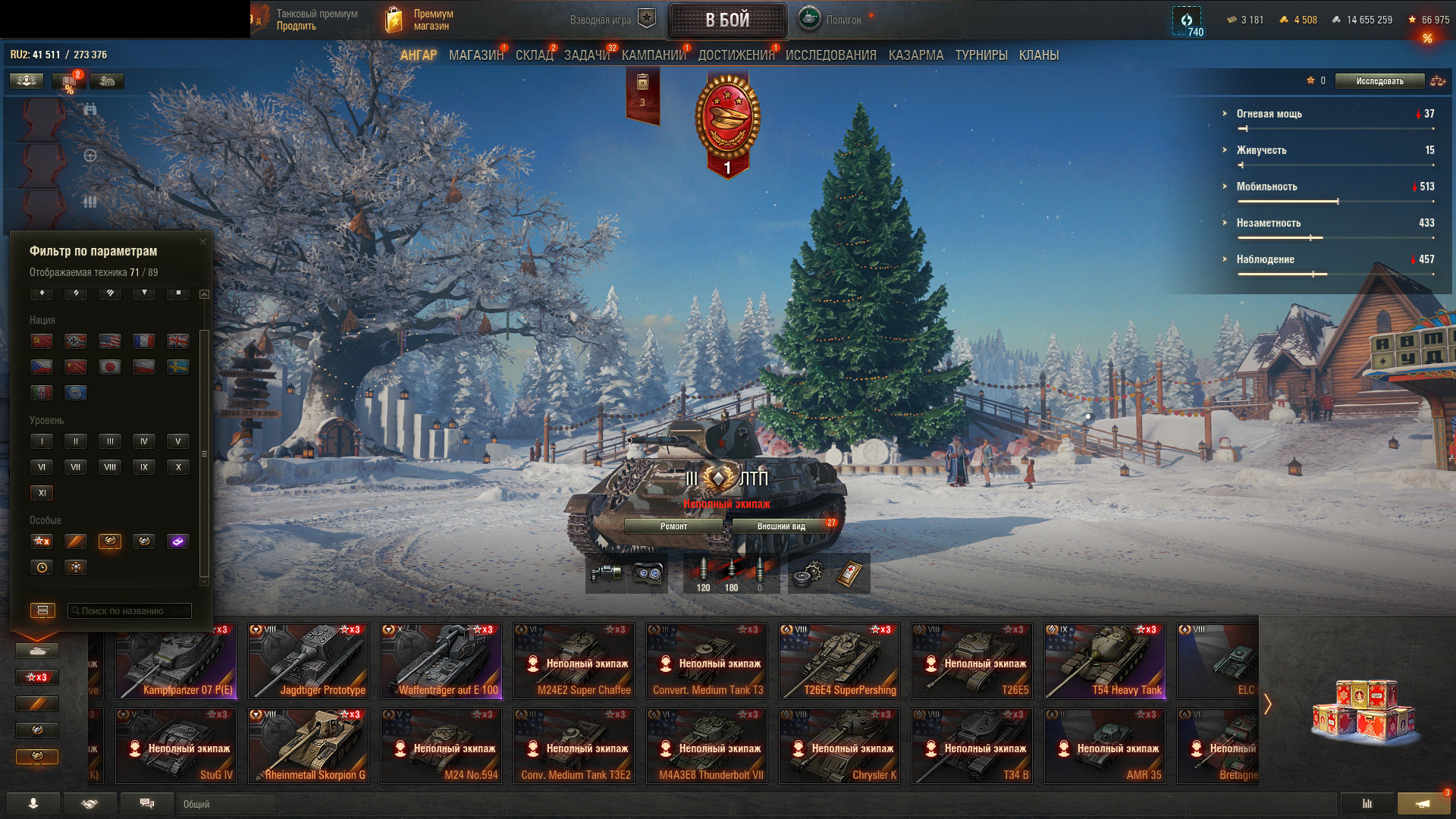Screen dimensions: 1456x819
Task: Open the ИССЛЕДОВАНИЯ tab
Action: (830, 55)
